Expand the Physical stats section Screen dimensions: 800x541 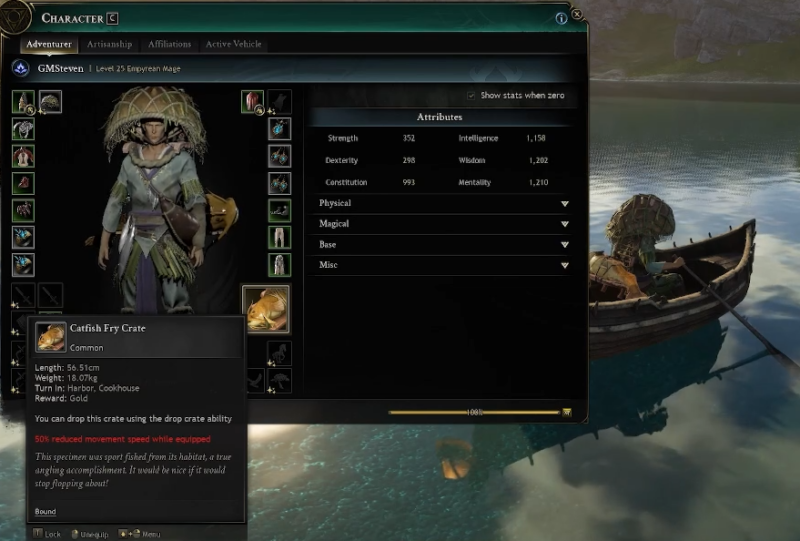click(564, 203)
